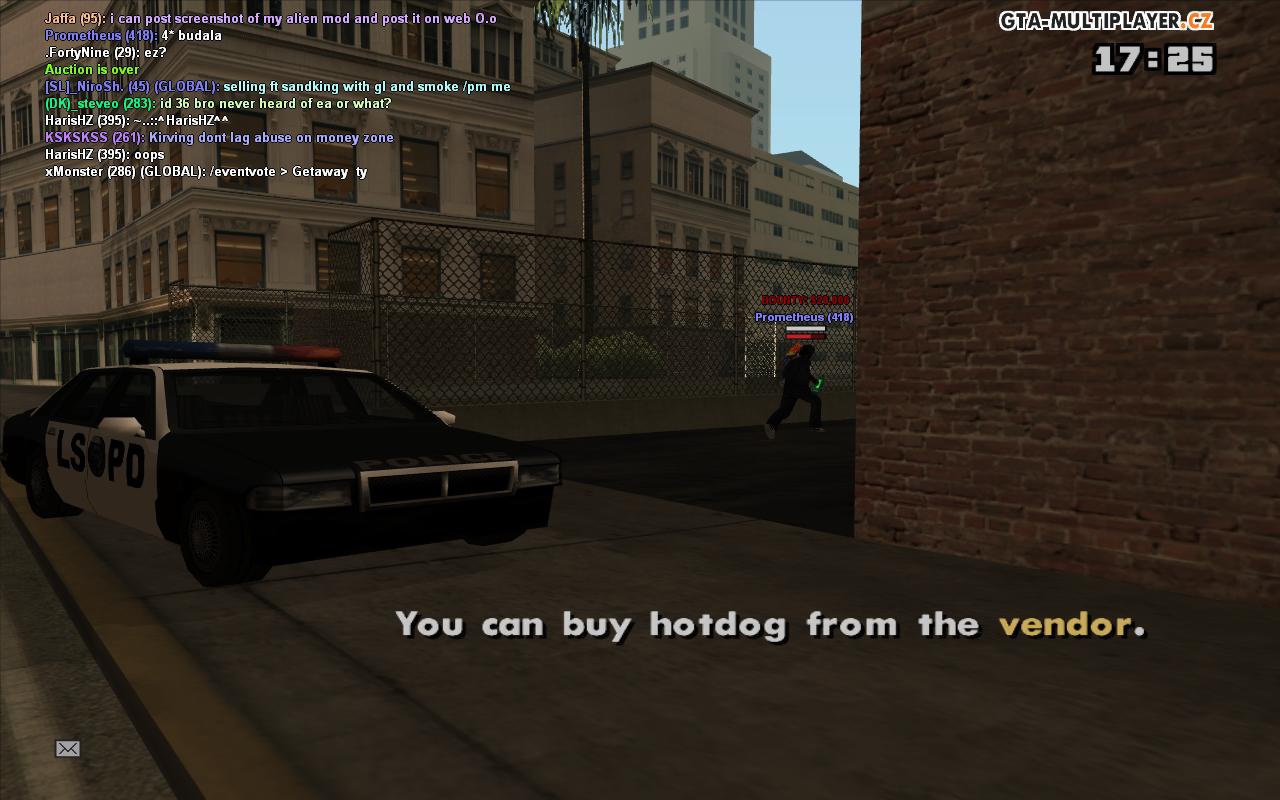Click the GTA-MULTIPLAYER.CZ server logo
Image resolution: width=1280 pixels, height=800 pixels.
coord(1105,21)
